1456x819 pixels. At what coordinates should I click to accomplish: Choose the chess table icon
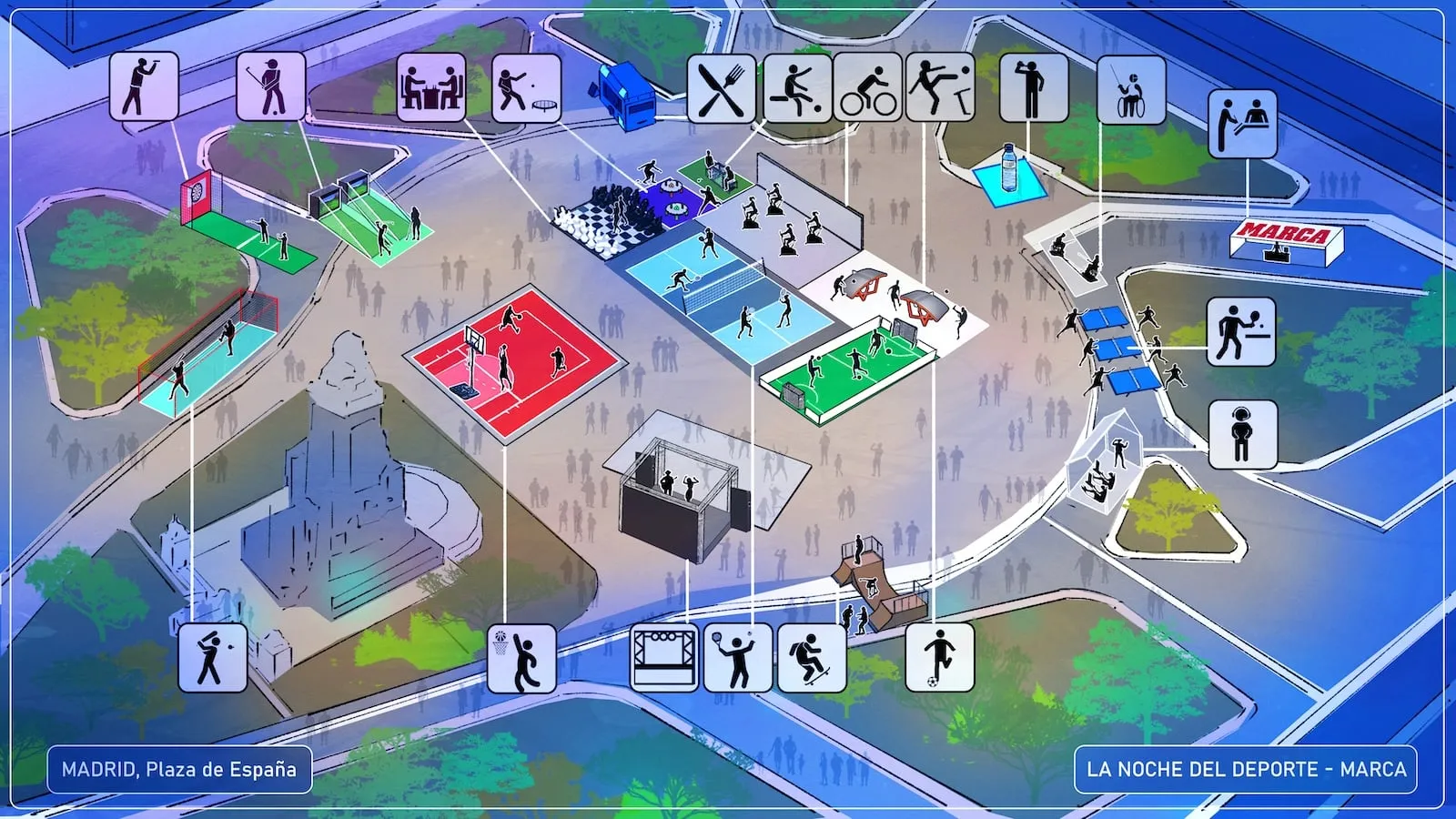(x=431, y=86)
